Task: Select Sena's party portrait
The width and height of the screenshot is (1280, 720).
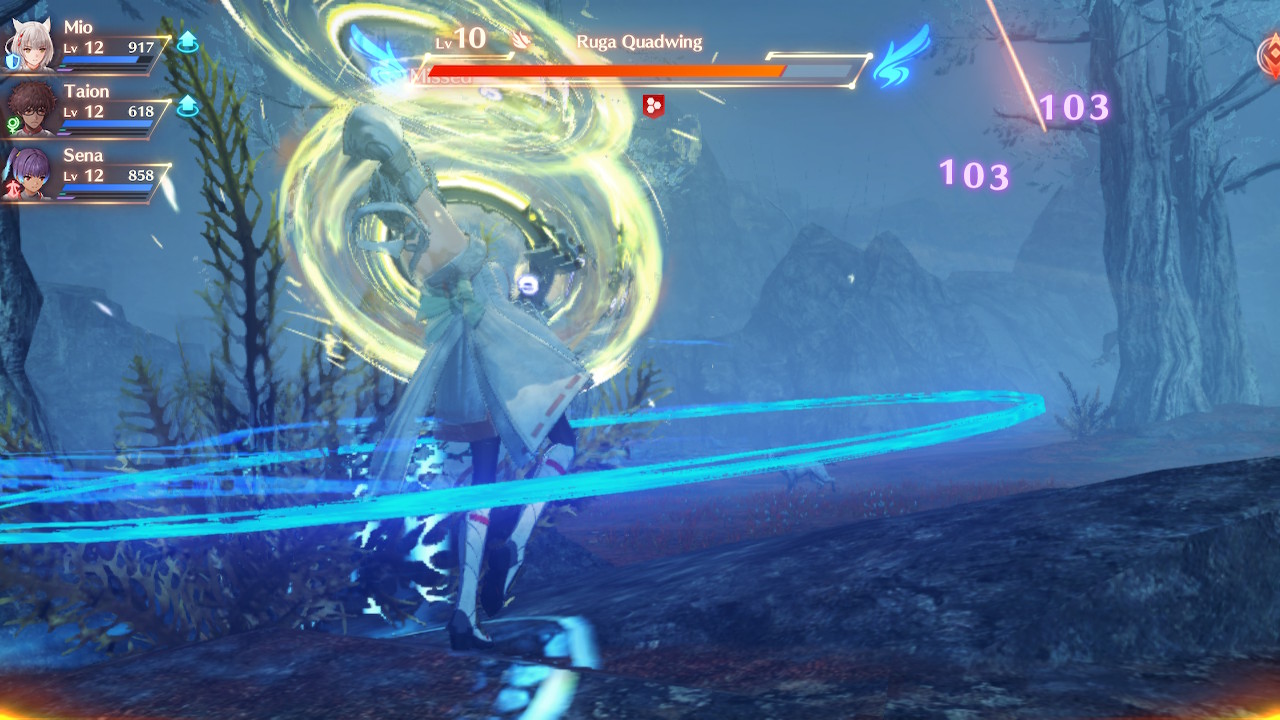Action: pyautogui.click(x=30, y=173)
